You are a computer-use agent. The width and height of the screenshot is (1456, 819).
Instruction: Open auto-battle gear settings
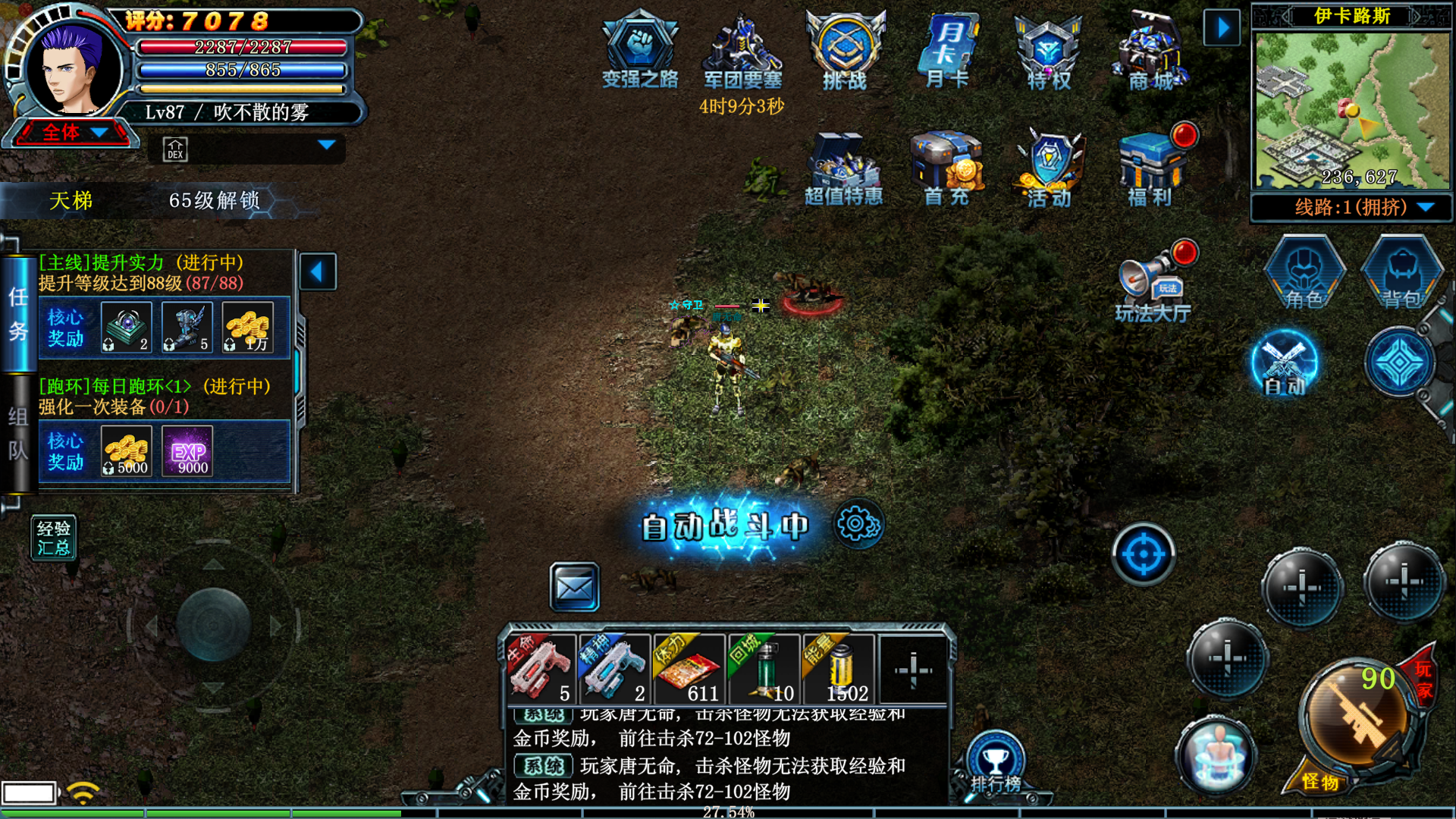858,524
